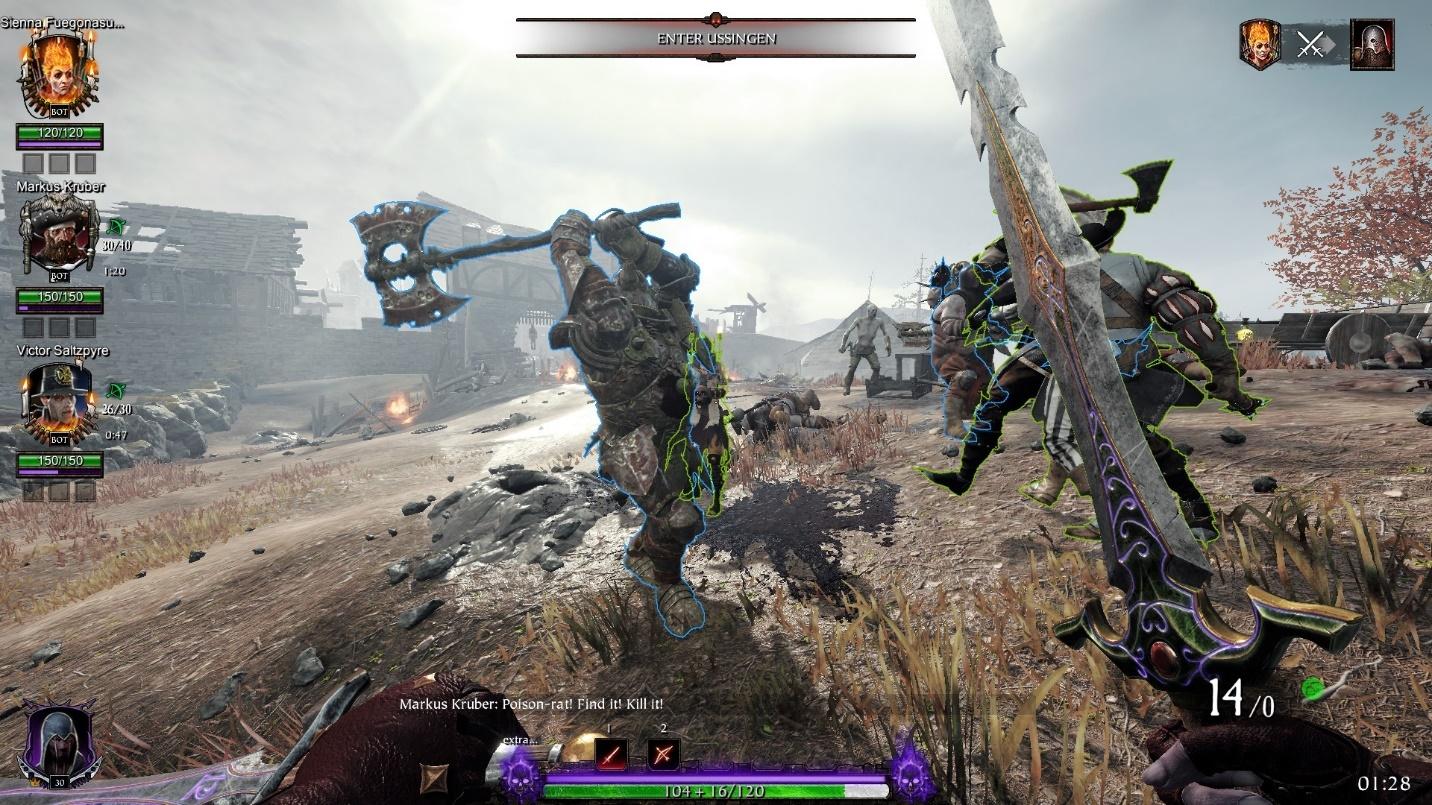1432x805 pixels.
Task: Click the skull emblem on the career skill bar
Action: [522, 780]
